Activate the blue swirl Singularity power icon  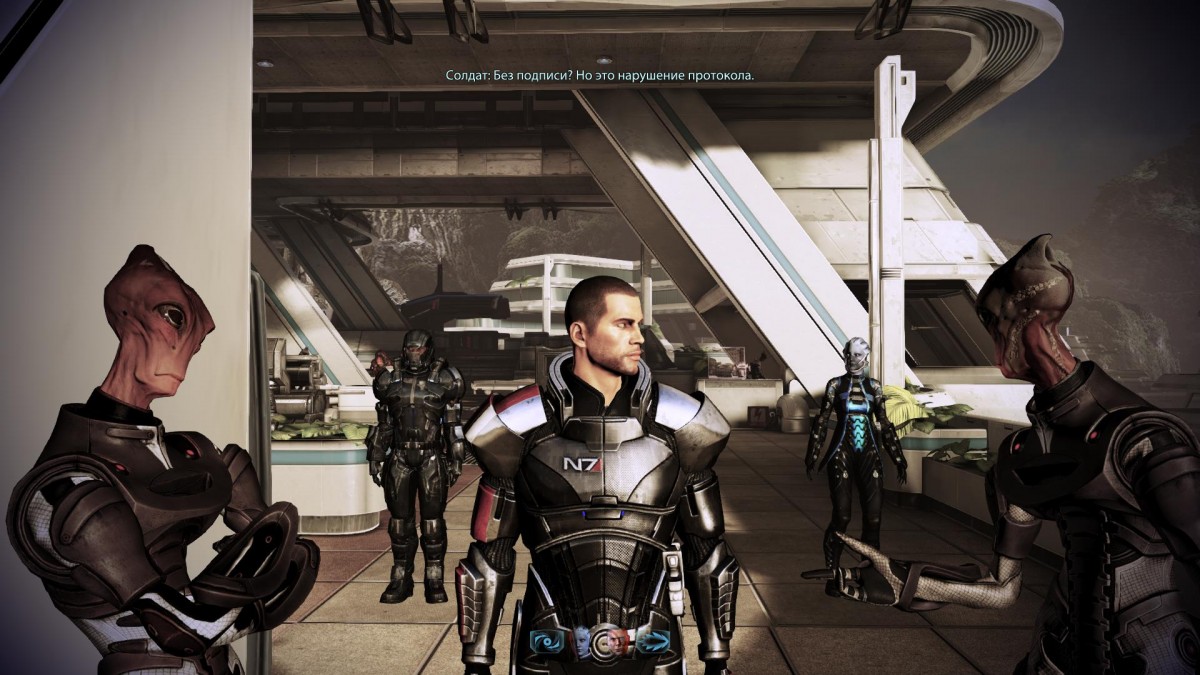(548, 641)
